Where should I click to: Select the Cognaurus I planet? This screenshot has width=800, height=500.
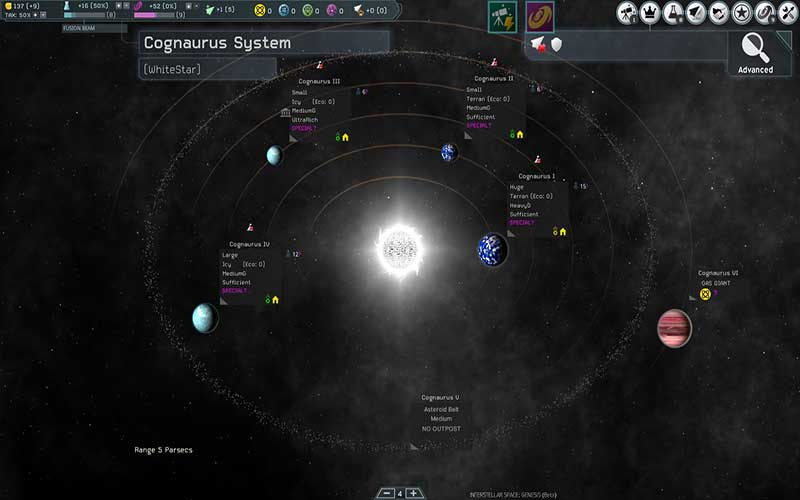click(x=493, y=249)
